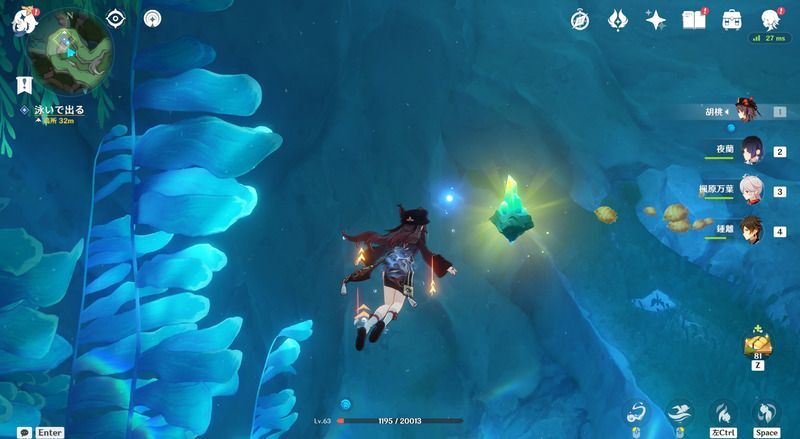Image resolution: width=800 pixels, height=439 pixels.
Task: Open the adventurer handbook book icon
Action: (x=694, y=20)
